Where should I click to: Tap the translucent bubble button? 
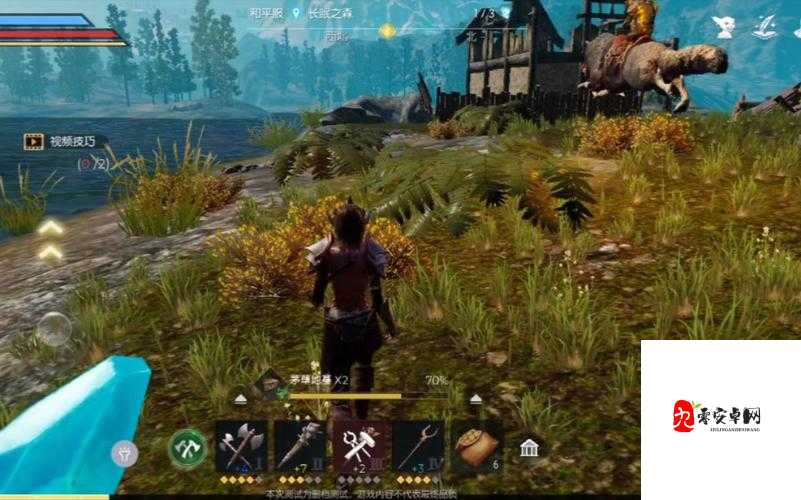click(54, 328)
